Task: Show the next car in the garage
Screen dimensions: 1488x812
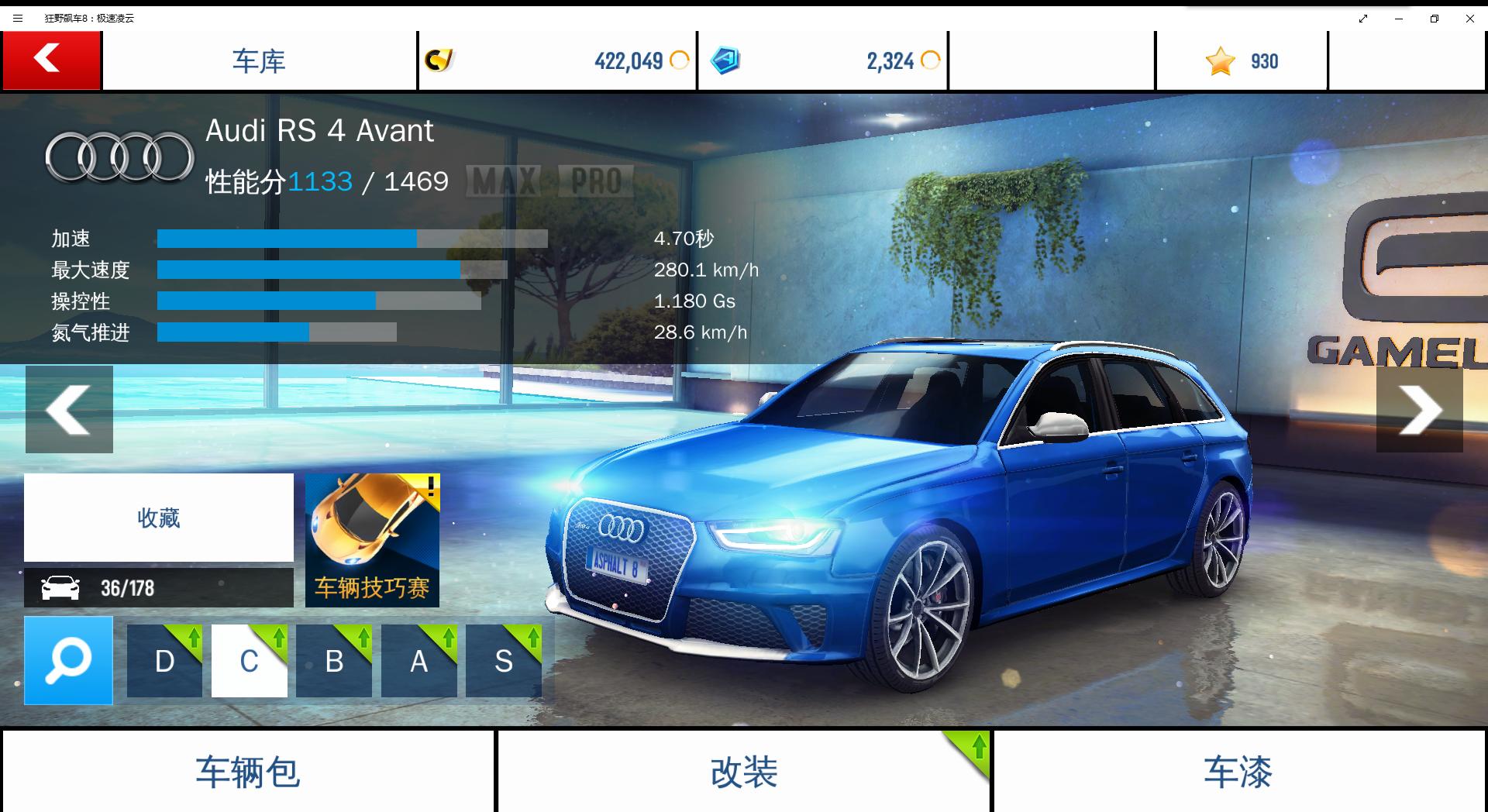Action: coord(1419,409)
